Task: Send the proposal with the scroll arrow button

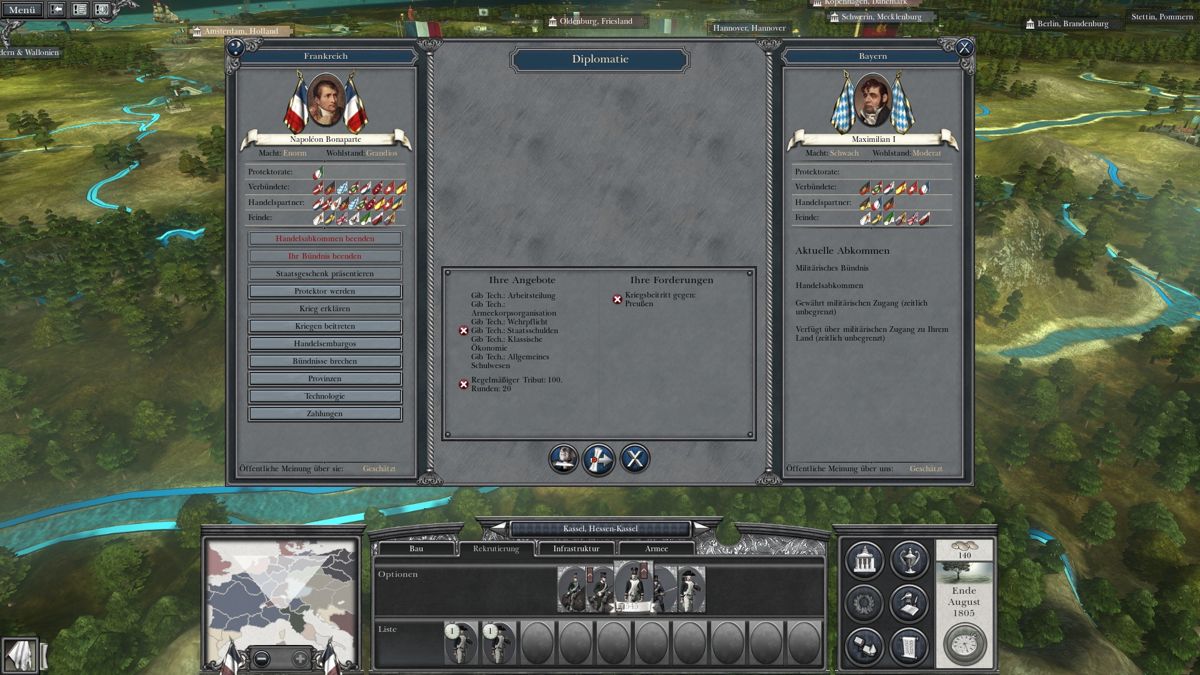Action: coord(599,459)
